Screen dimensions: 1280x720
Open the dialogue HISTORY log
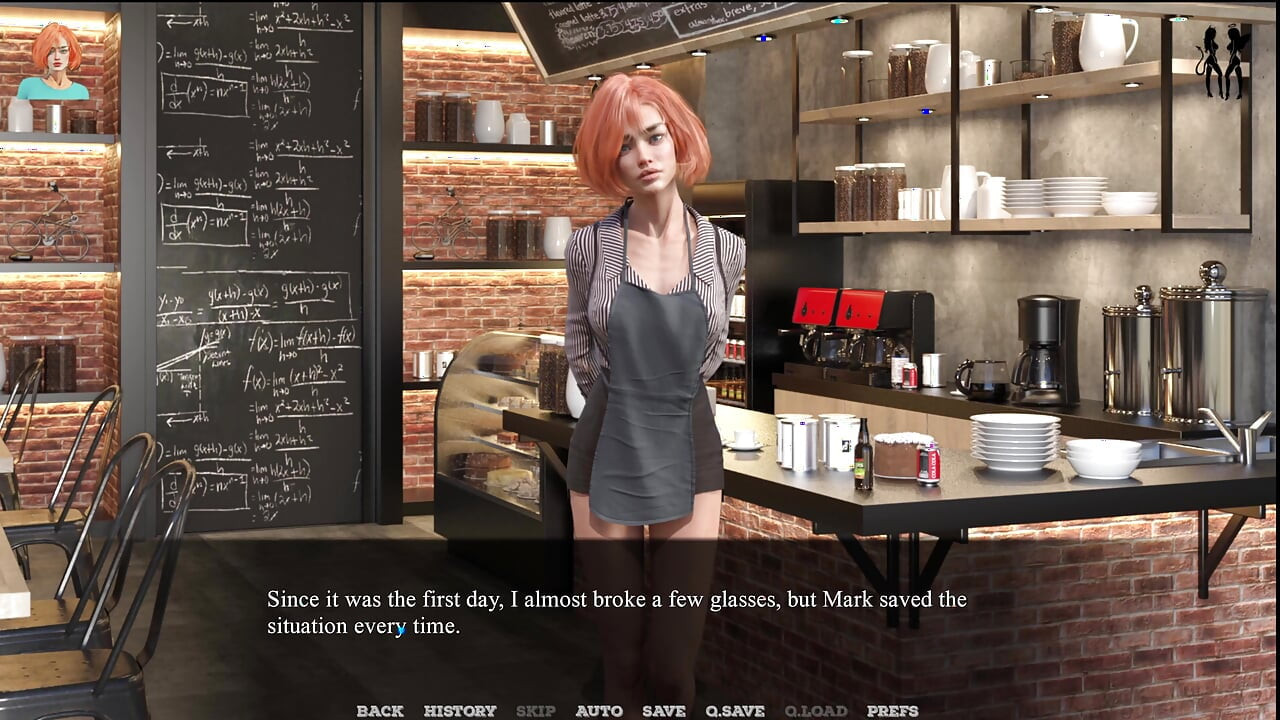coord(460,711)
